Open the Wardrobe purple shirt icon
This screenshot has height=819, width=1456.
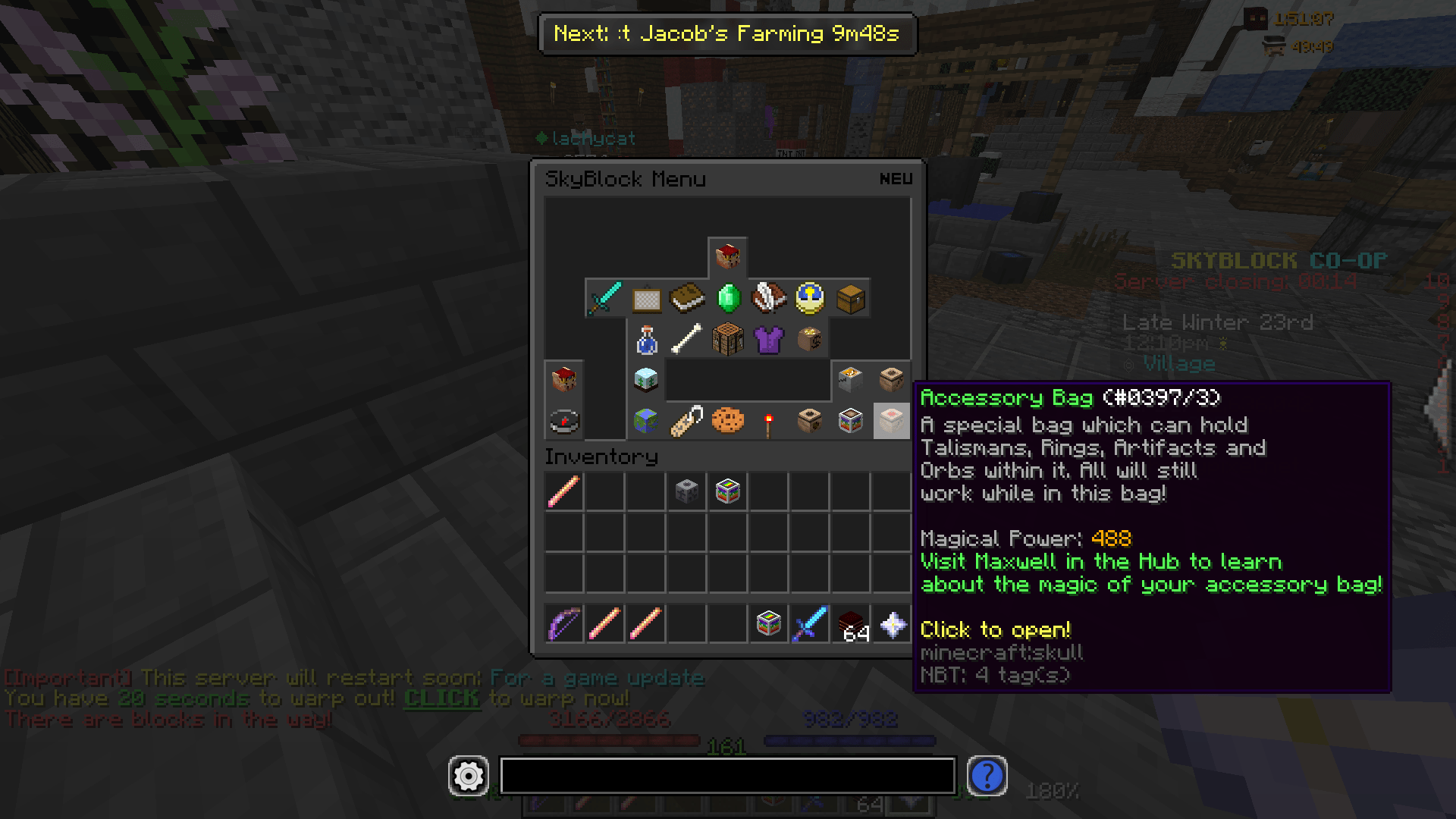pos(768,339)
